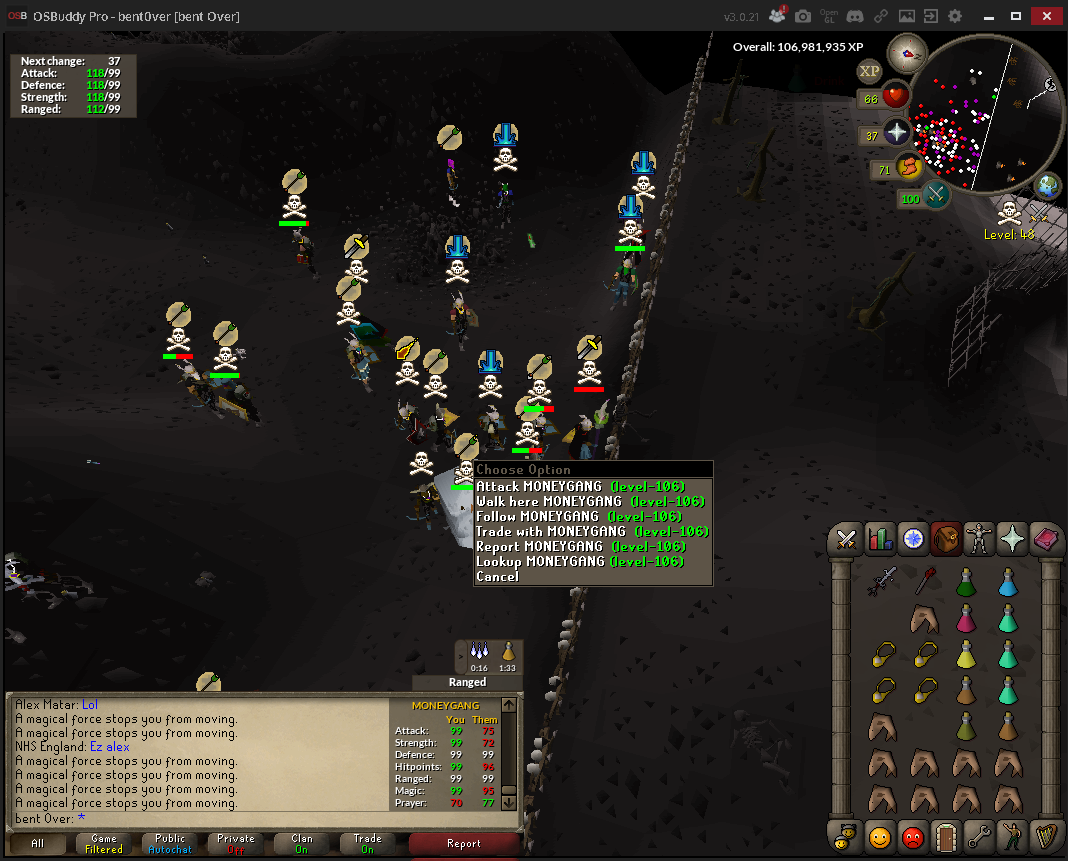Show the Prayer tab
This screenshot has height=861, width=1068.
tap(1012, 540)
